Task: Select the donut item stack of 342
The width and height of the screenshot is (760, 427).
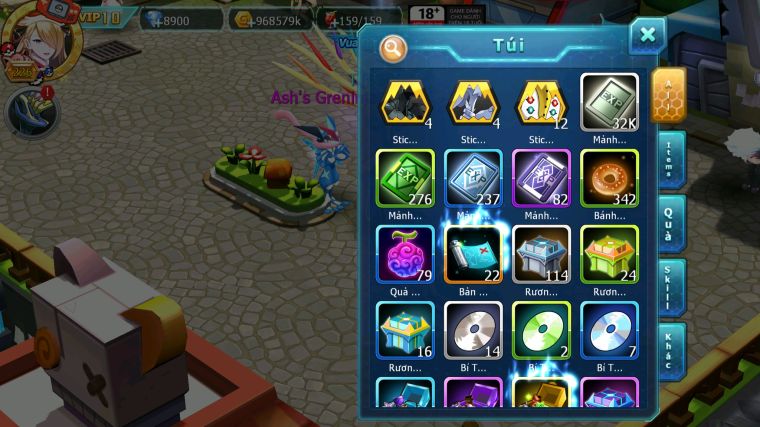Action: [609, 179]
